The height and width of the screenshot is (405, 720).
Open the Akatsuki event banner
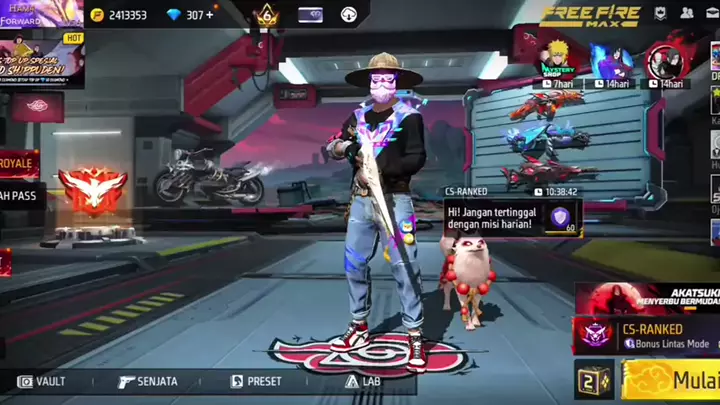pyautogui.click(x=648, y=298)
